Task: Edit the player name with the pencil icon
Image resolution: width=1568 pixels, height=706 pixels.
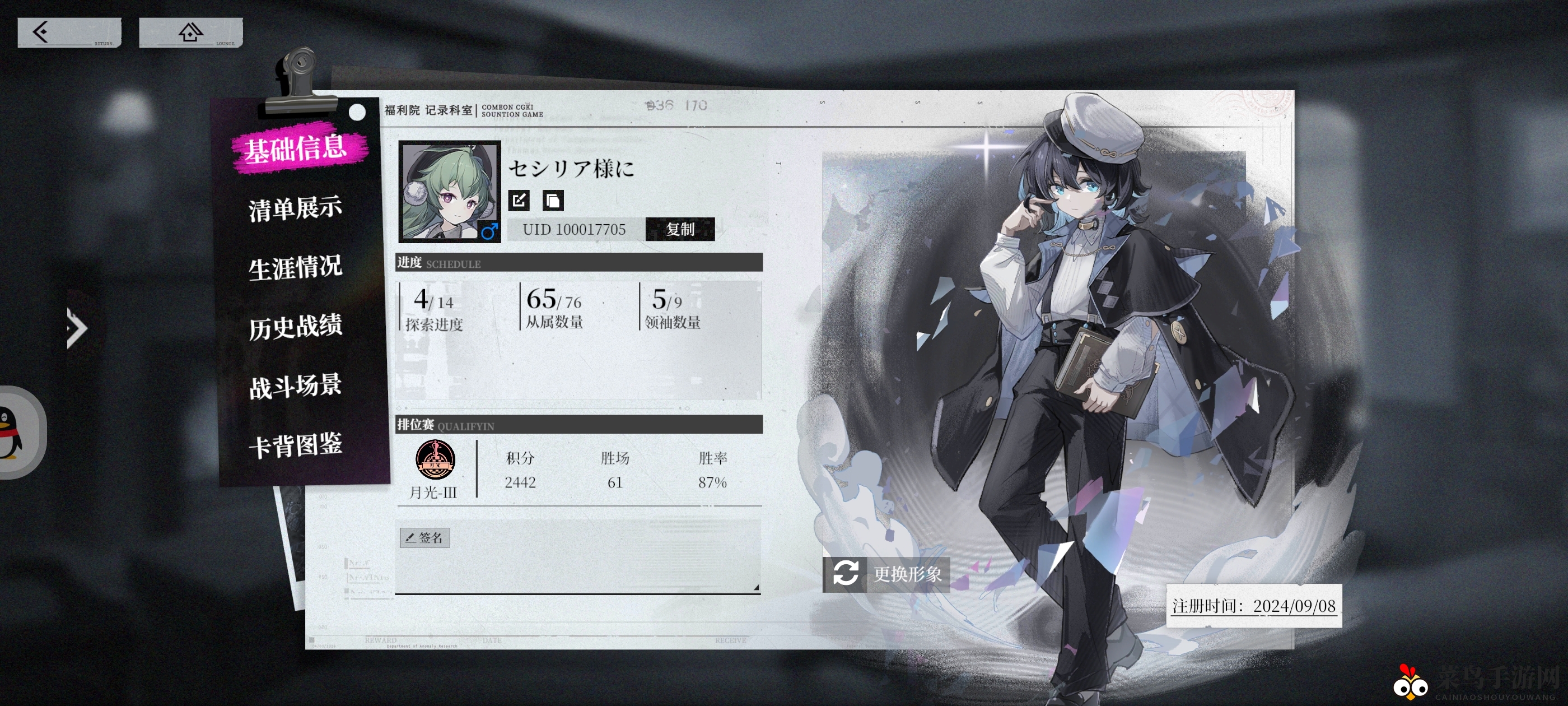Action: point(519,200)
